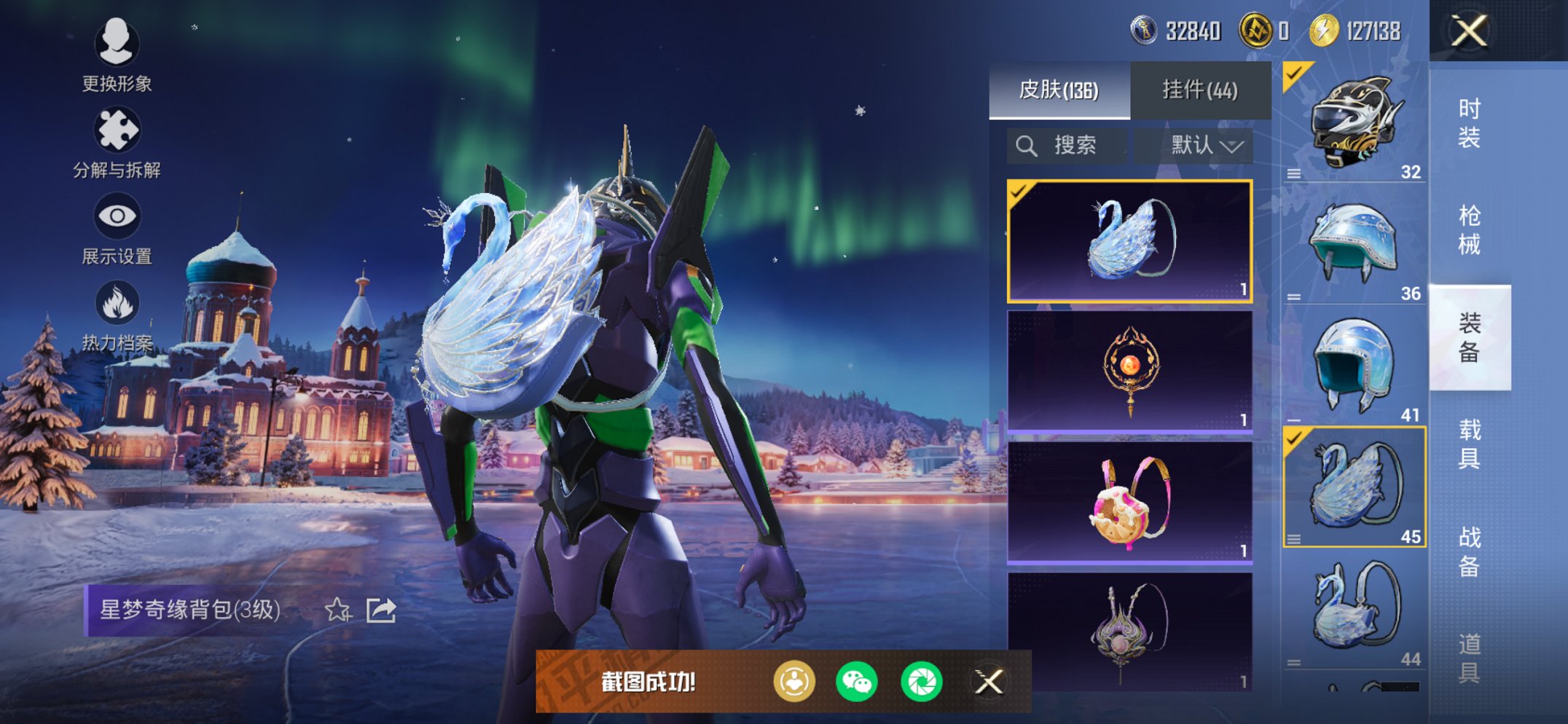Image resolution: width=1568 pixels, height=724 pixels.
Task: Open 热力档案 flame icon
Action: 117,315
